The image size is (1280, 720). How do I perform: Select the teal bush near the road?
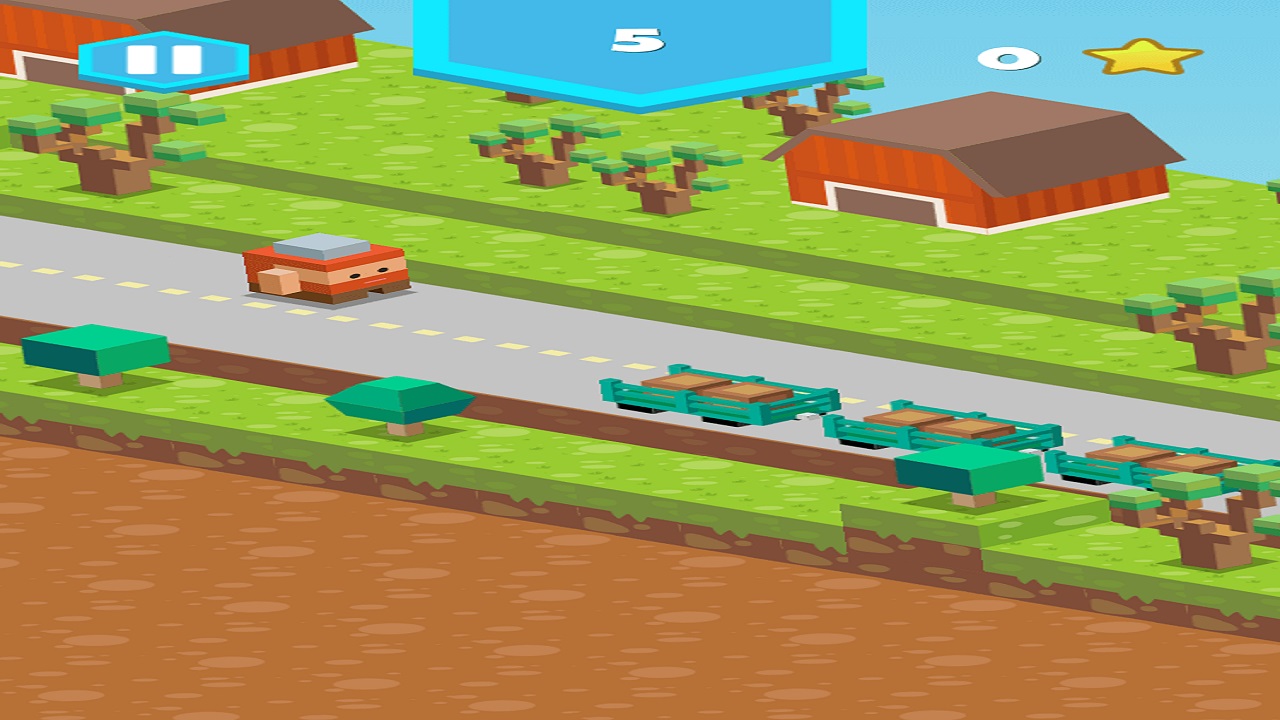tap(400, 400)
